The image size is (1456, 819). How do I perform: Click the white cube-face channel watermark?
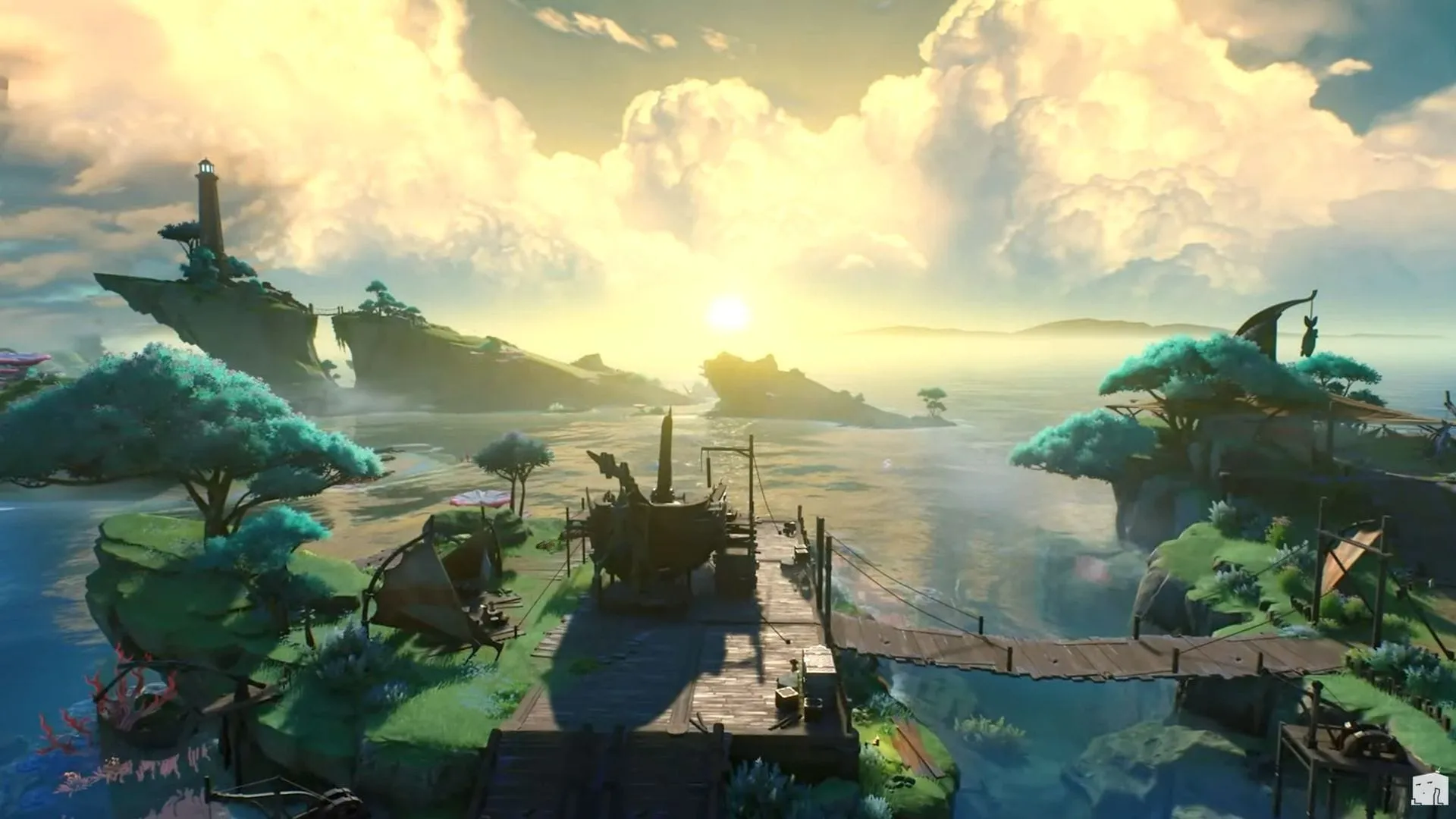1426,790
